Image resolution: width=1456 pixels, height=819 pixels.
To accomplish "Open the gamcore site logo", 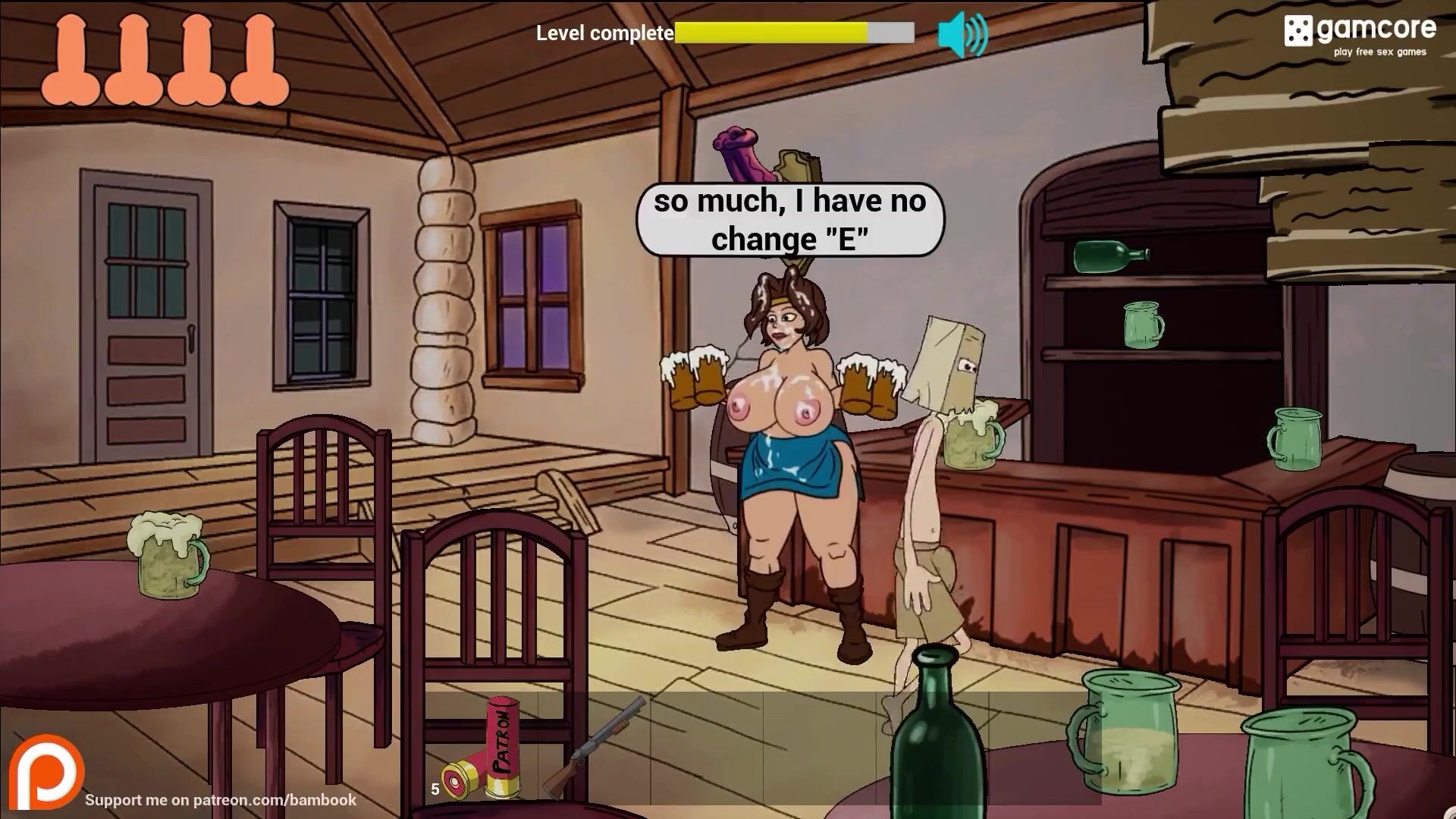I will pos(1359,33).
